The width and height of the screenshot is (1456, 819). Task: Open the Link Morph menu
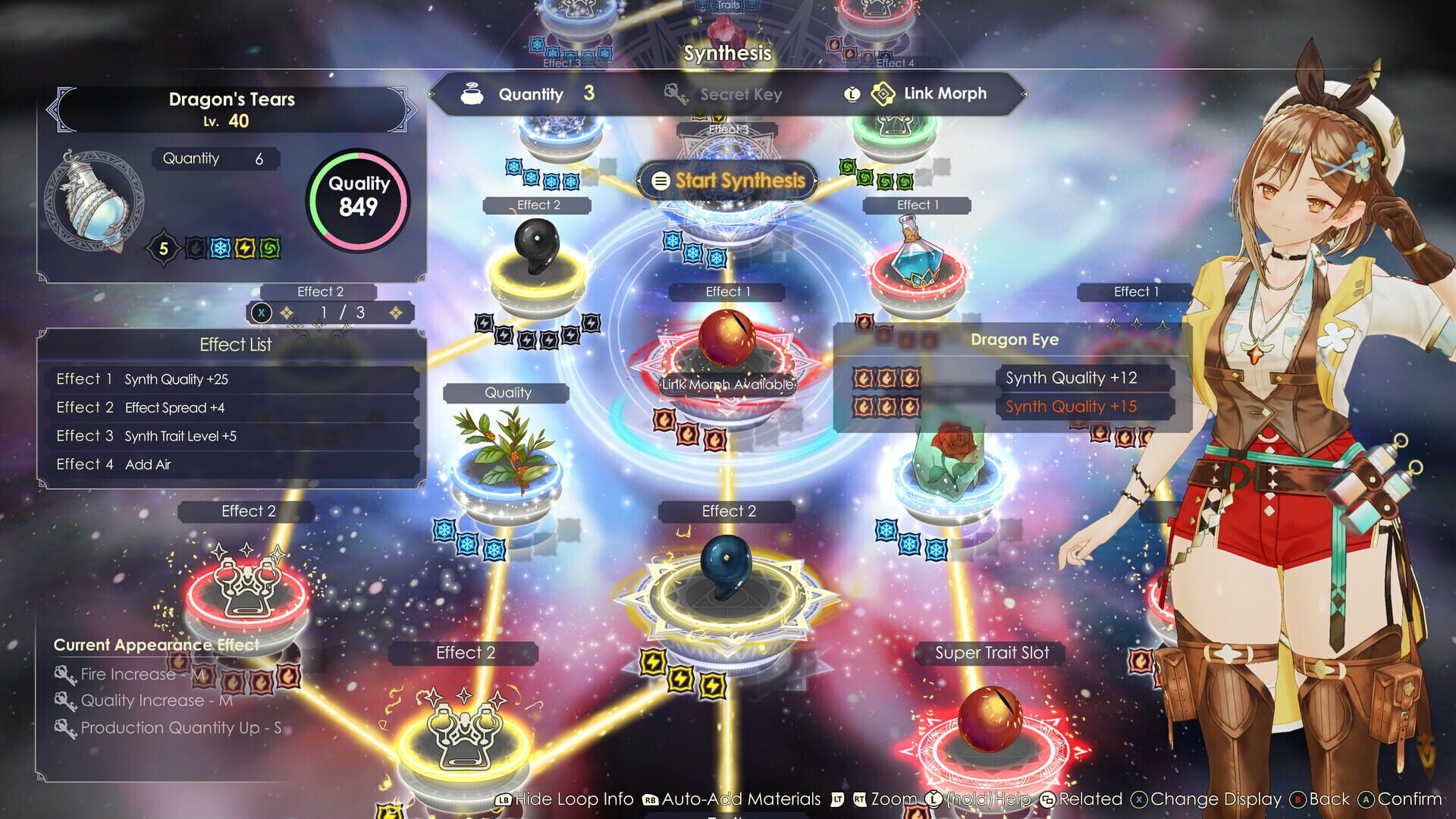pos(943,93)
